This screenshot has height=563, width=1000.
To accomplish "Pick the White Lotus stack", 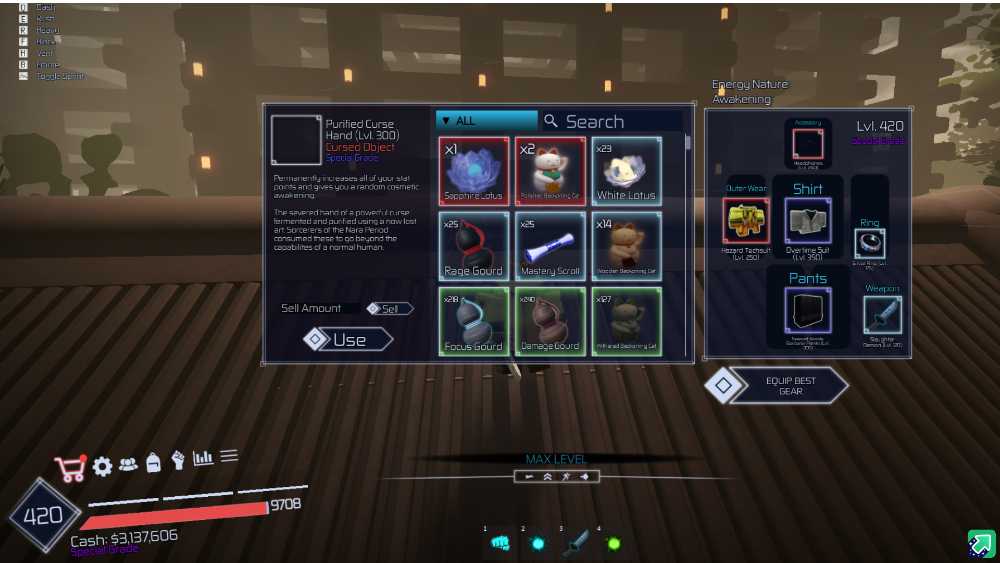I will point(626,172).
